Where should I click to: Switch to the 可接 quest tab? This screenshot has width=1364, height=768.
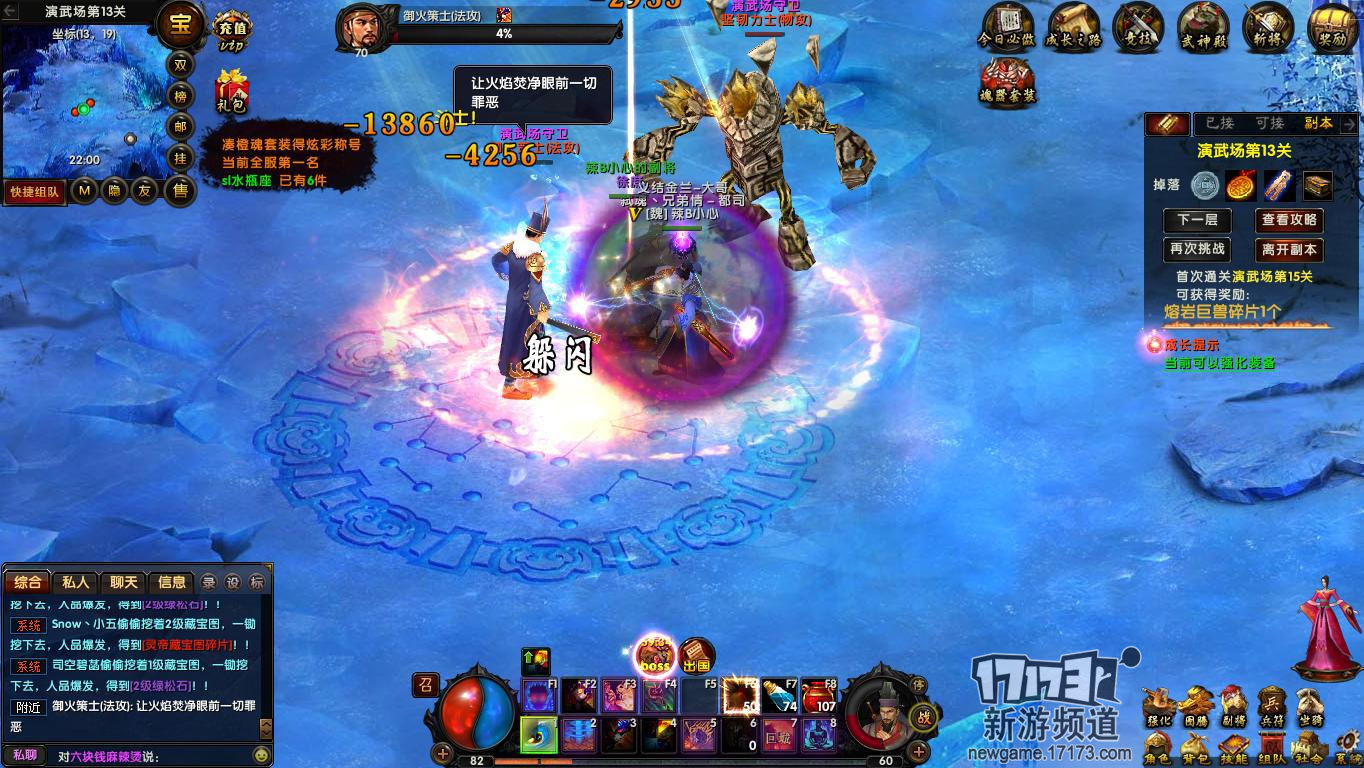click(1269, 123)
